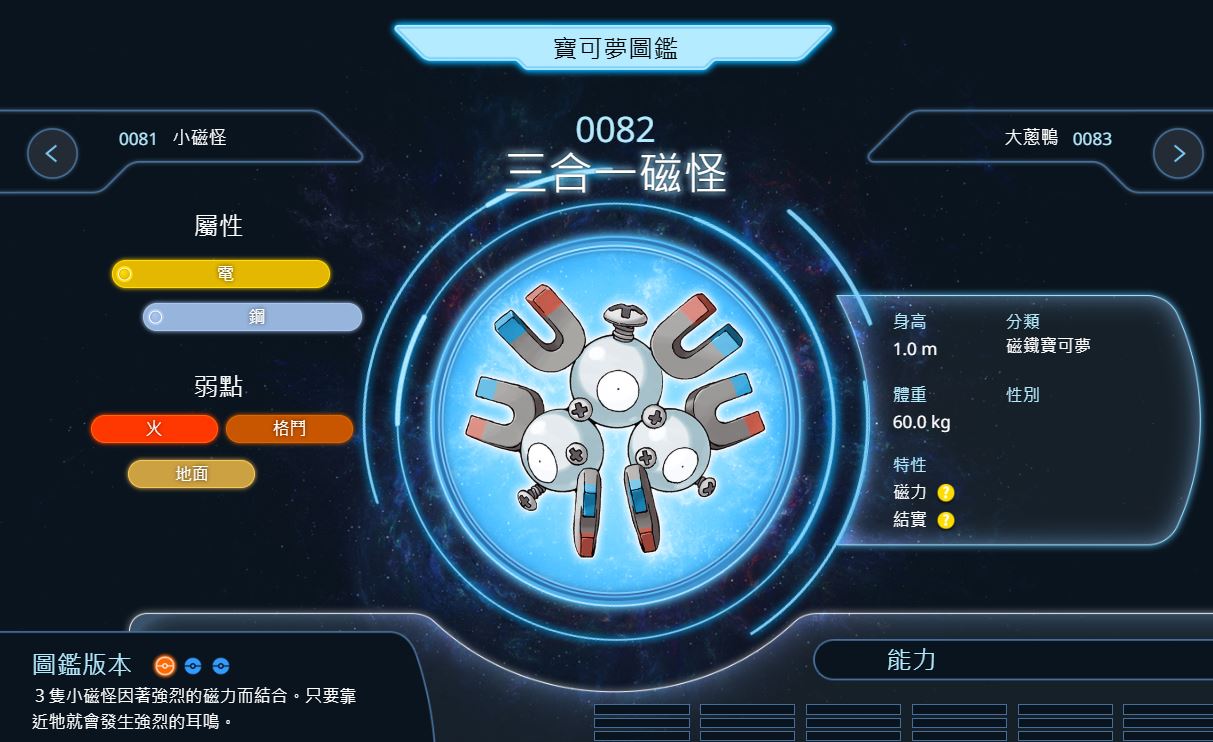Choose the 地面 weakness pill

tap(191, 474)
